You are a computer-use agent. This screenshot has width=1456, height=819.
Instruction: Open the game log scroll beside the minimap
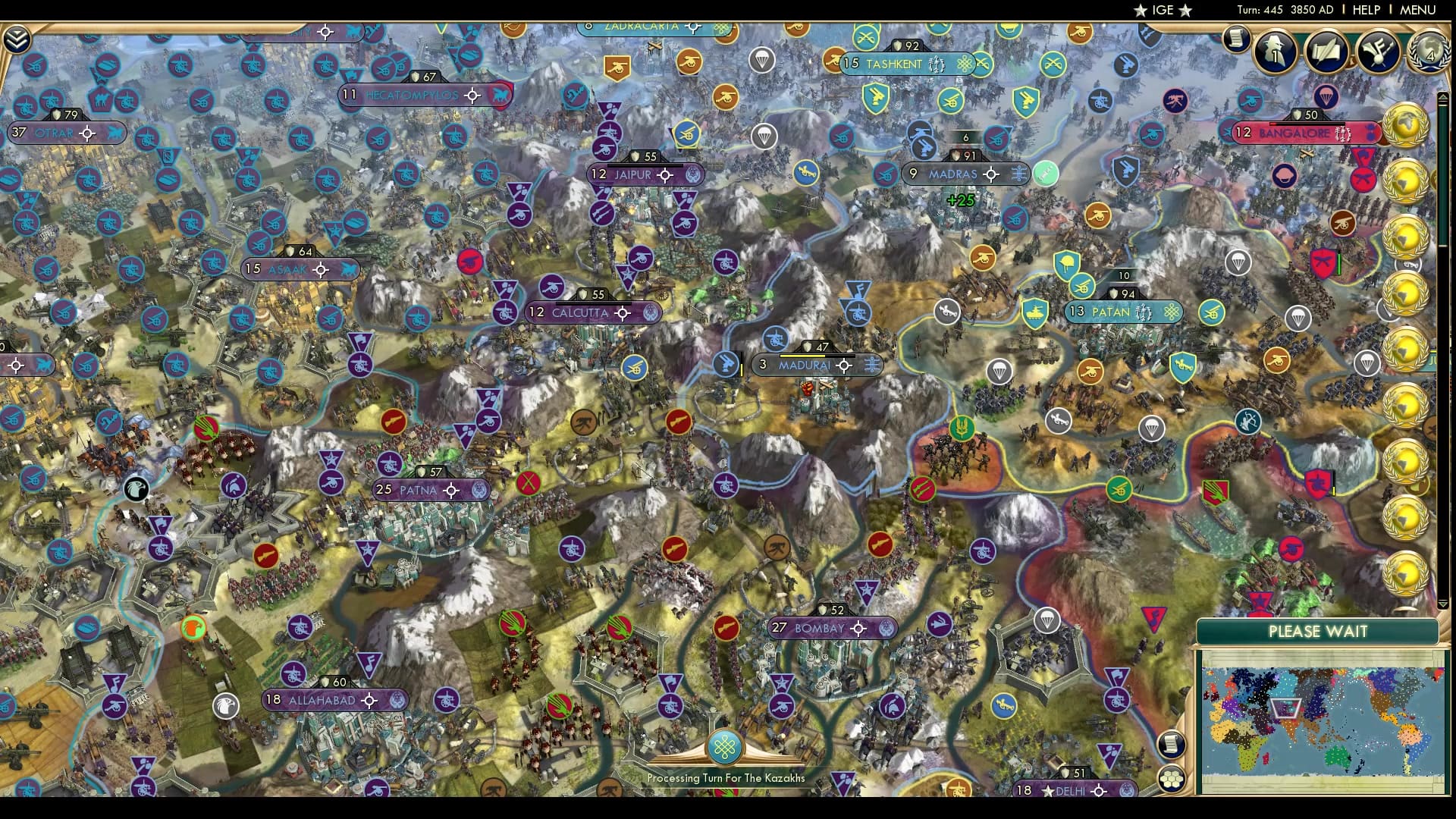pyautogui.click(x=1171, y=745)
